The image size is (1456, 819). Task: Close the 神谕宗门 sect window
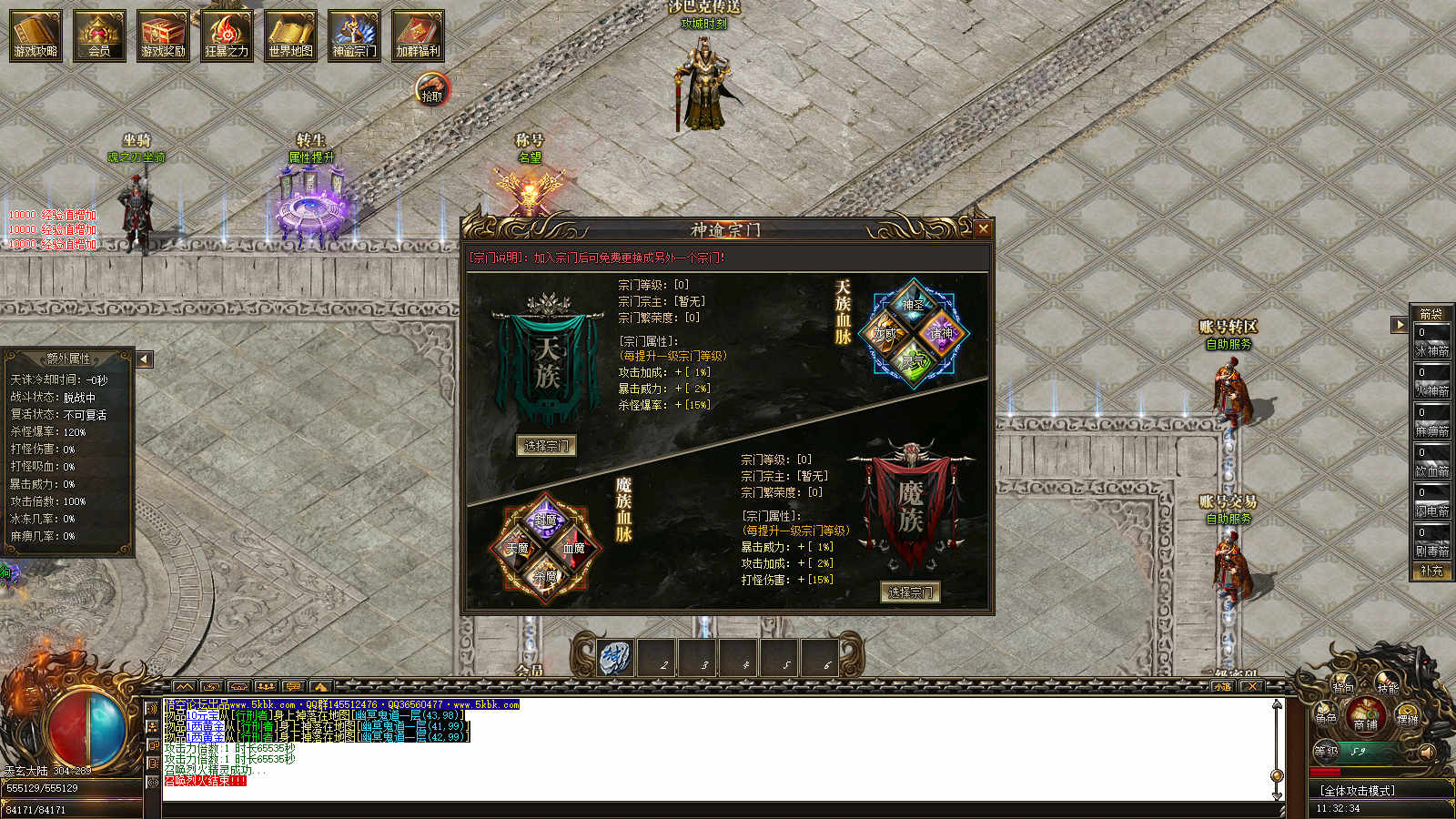tap(983, 229)
